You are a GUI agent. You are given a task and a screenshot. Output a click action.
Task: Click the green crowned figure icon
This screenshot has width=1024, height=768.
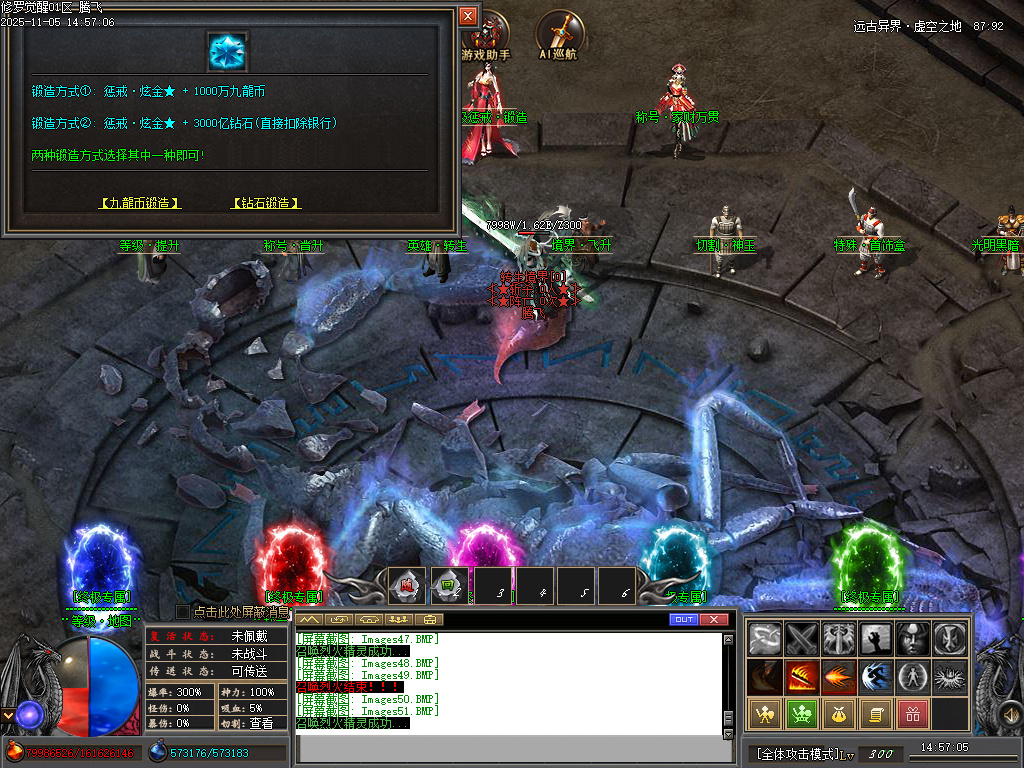802,714
